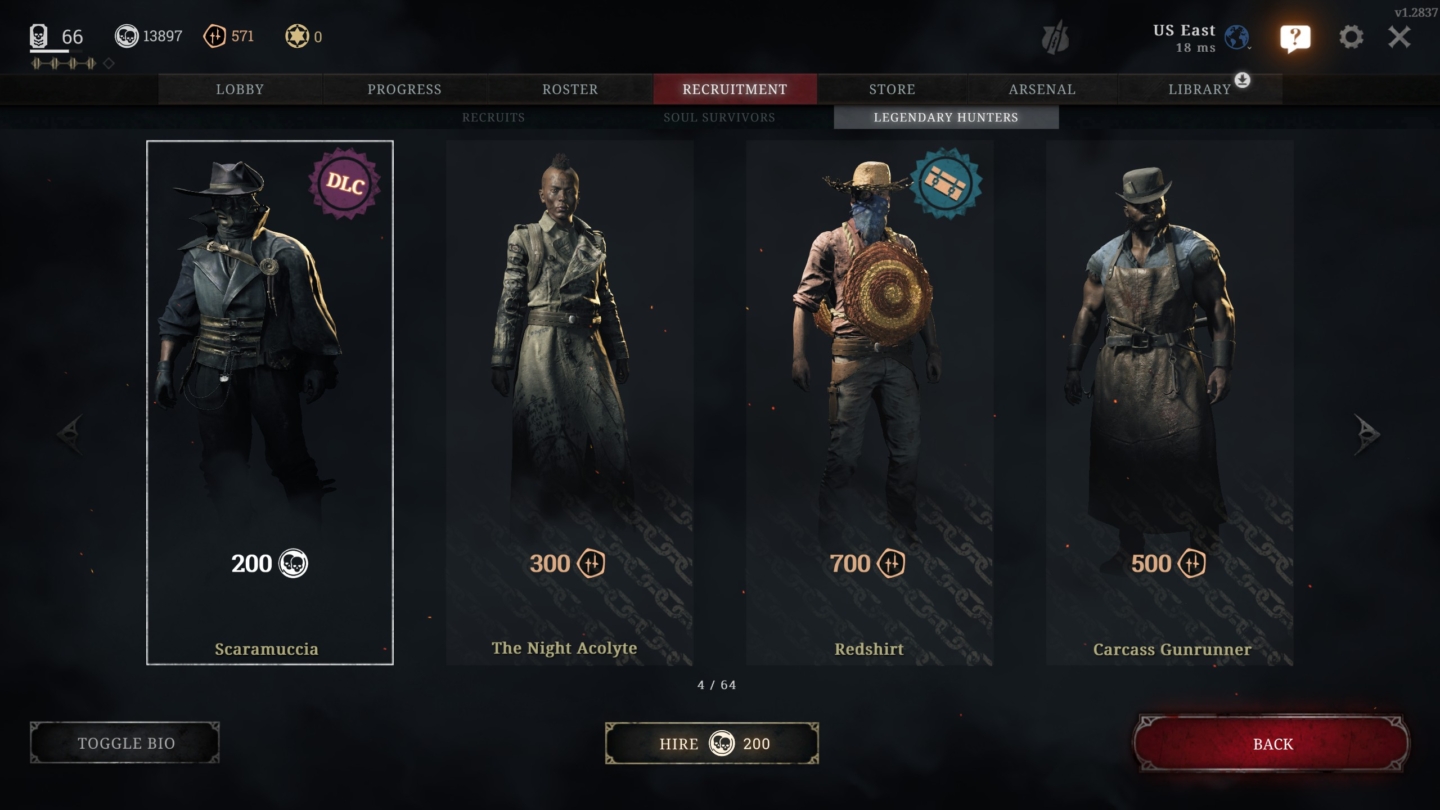Click the ticket badge on Redshirt

(946, 184)
